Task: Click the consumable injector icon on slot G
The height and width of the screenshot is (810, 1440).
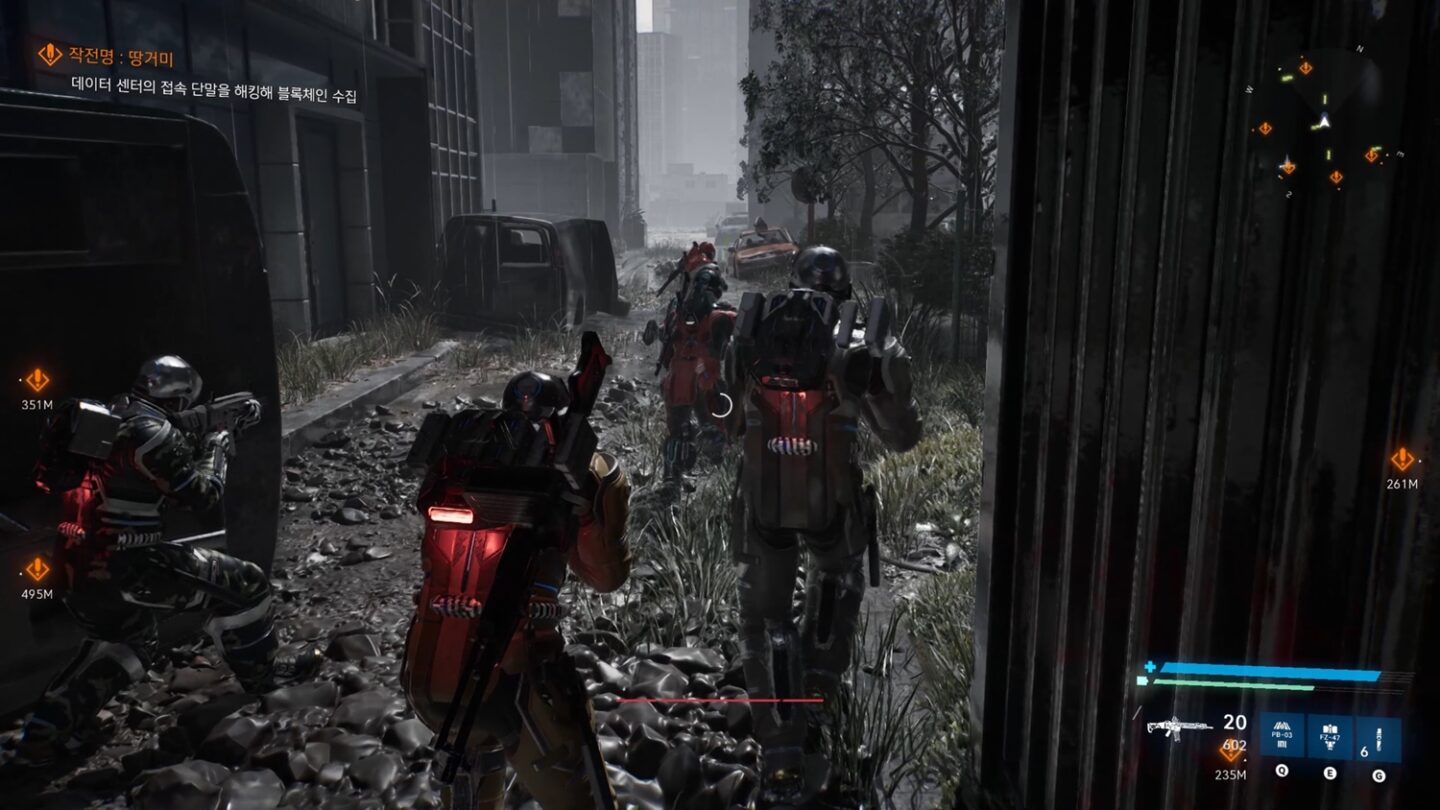Action: (x=1378, y=735)
